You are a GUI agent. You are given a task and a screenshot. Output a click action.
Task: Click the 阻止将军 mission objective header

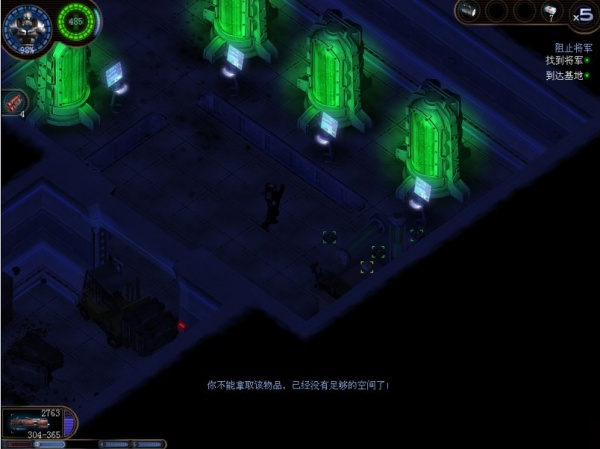tap(571, 48)
